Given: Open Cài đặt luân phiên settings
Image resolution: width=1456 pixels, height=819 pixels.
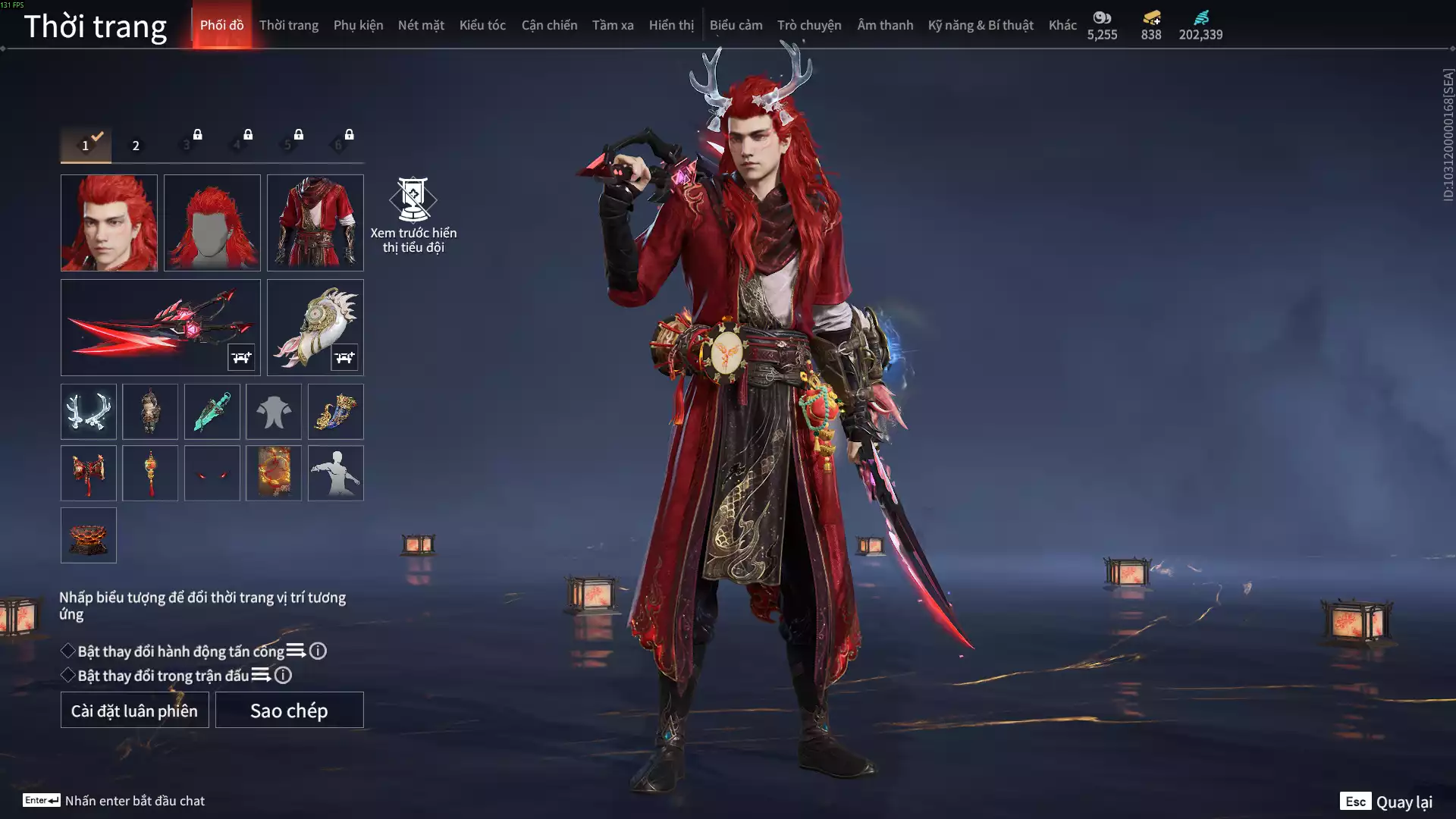Looking at the screenshot, I should tap(134, 711).
